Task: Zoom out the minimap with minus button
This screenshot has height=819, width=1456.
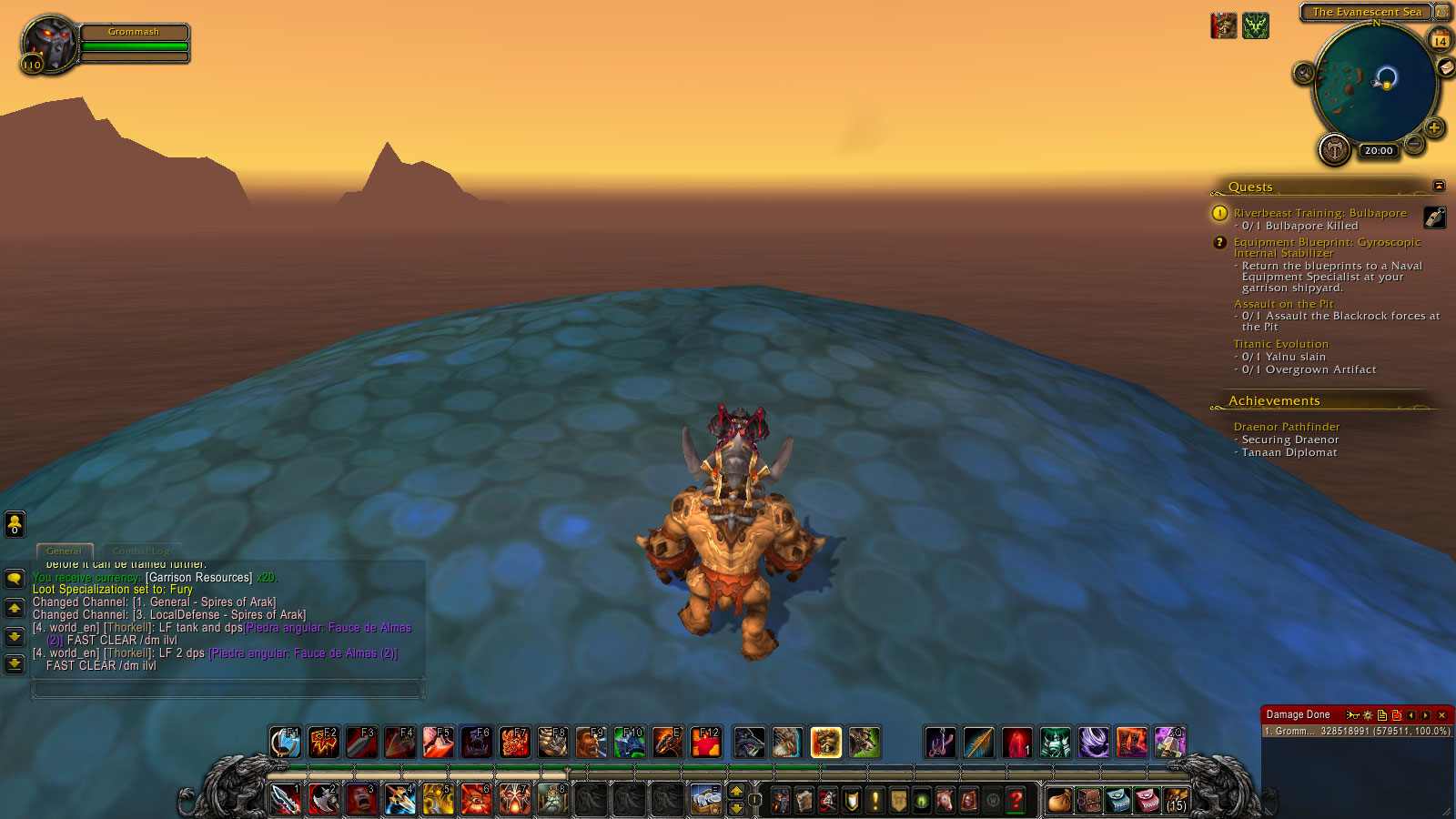Action: tap(1414, 144)
